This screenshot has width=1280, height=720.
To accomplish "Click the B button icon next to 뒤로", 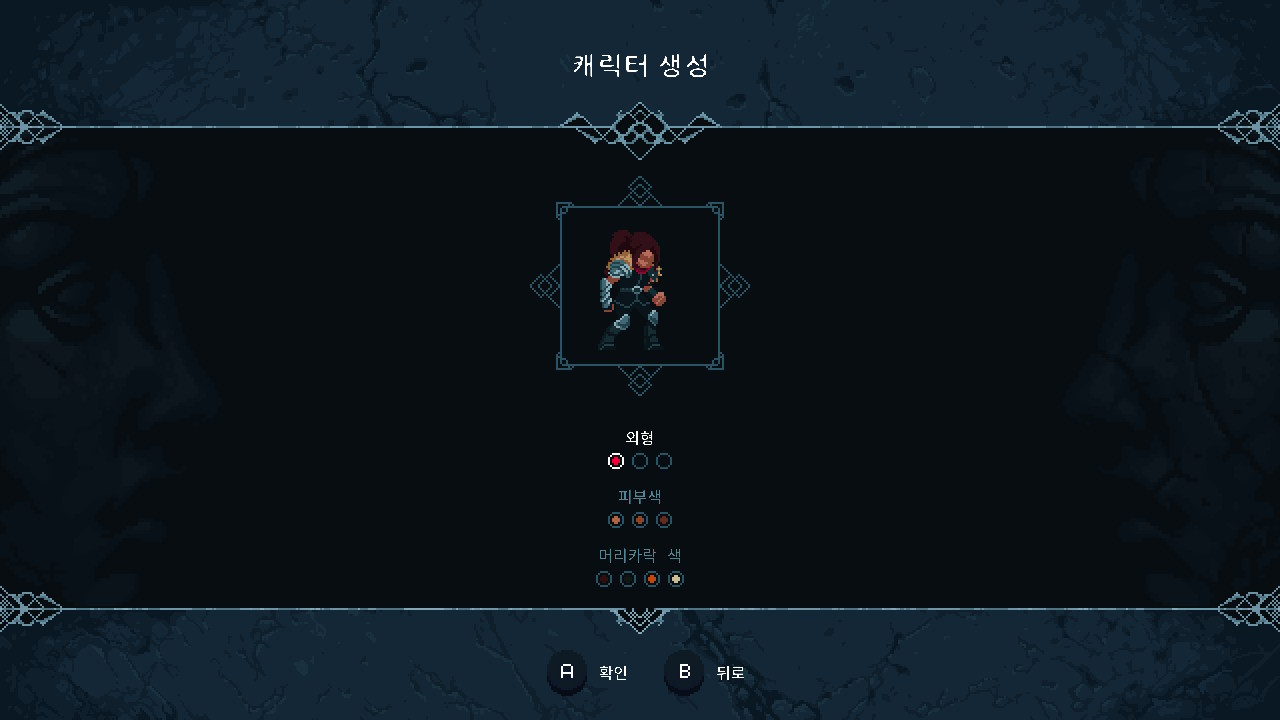I will pos(683,673).
